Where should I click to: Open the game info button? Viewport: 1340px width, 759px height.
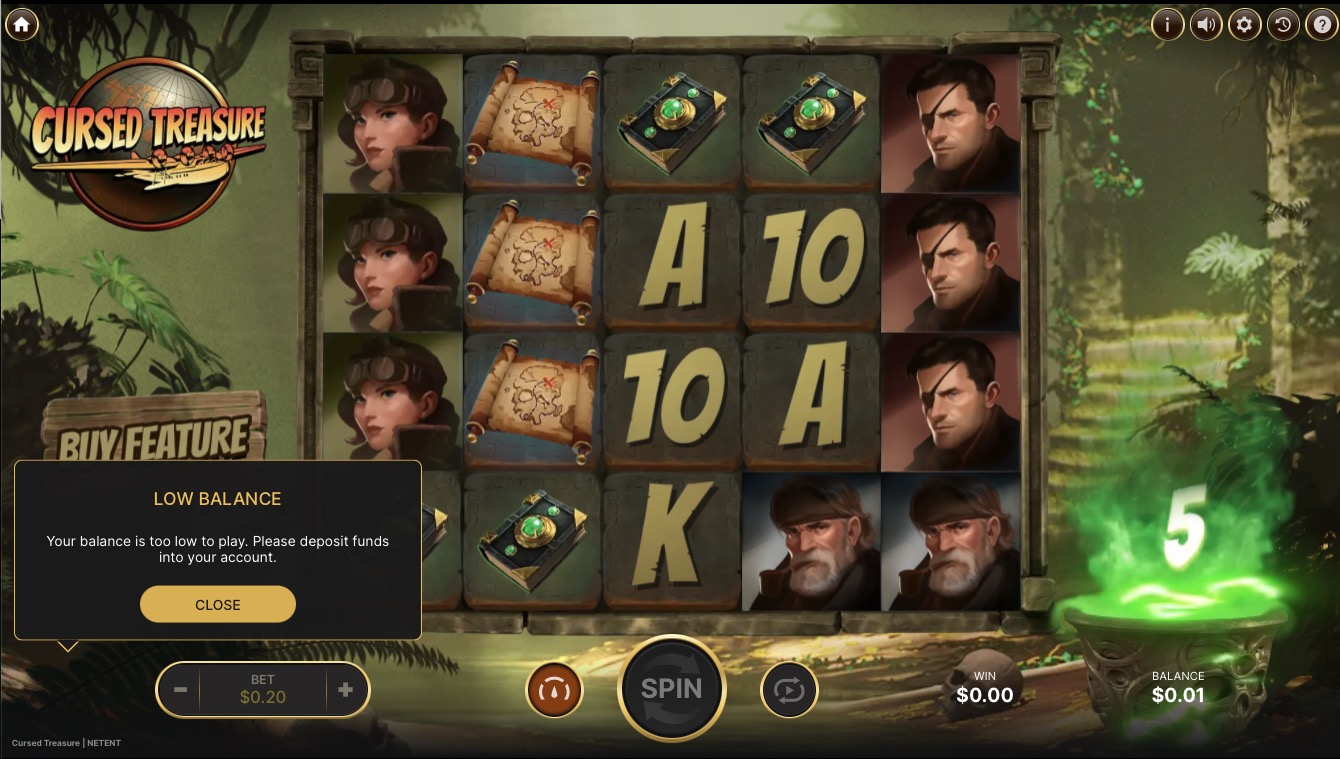[x=1167, y=24]
